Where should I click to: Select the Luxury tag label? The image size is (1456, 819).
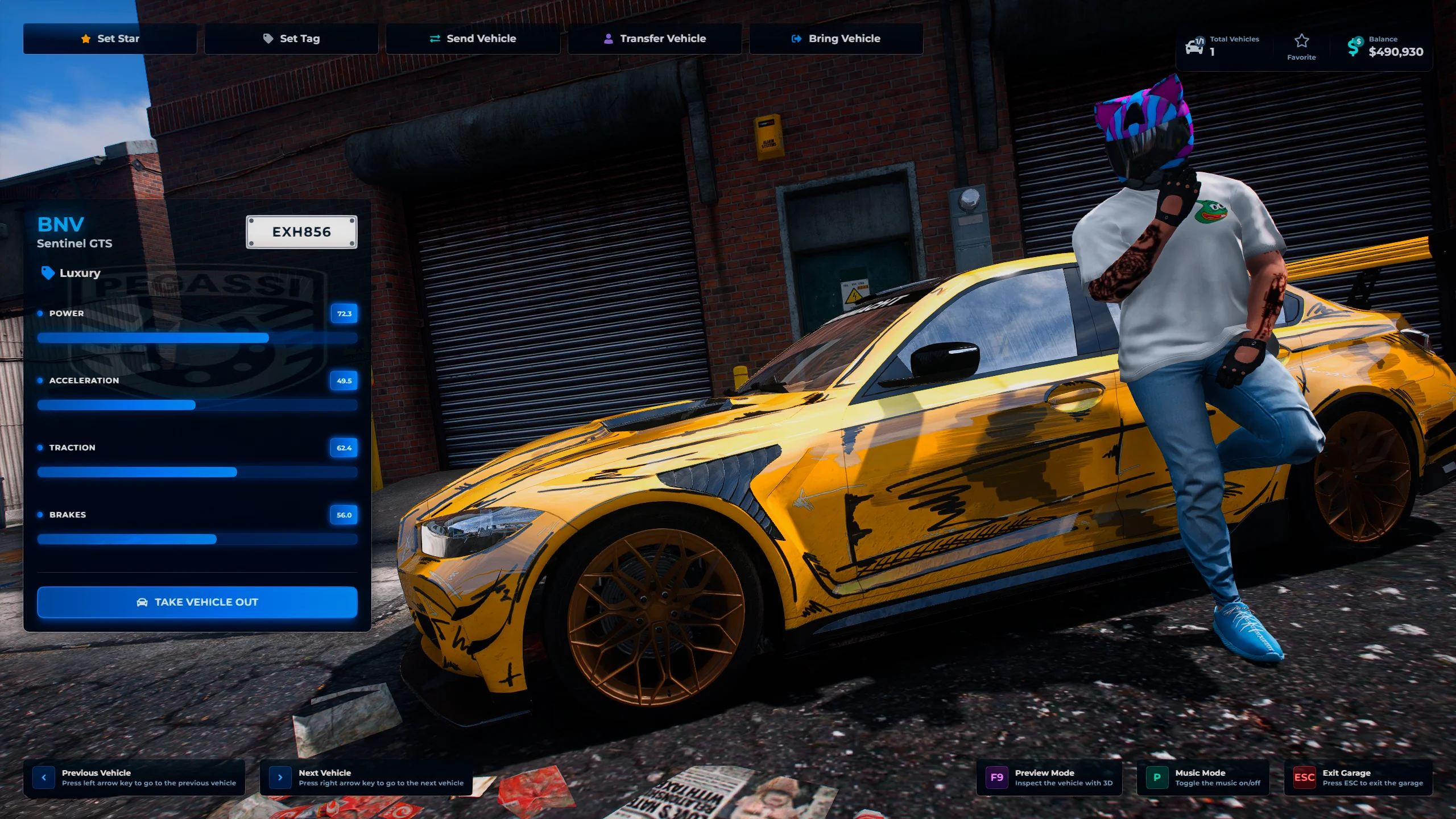coord(71,273)
